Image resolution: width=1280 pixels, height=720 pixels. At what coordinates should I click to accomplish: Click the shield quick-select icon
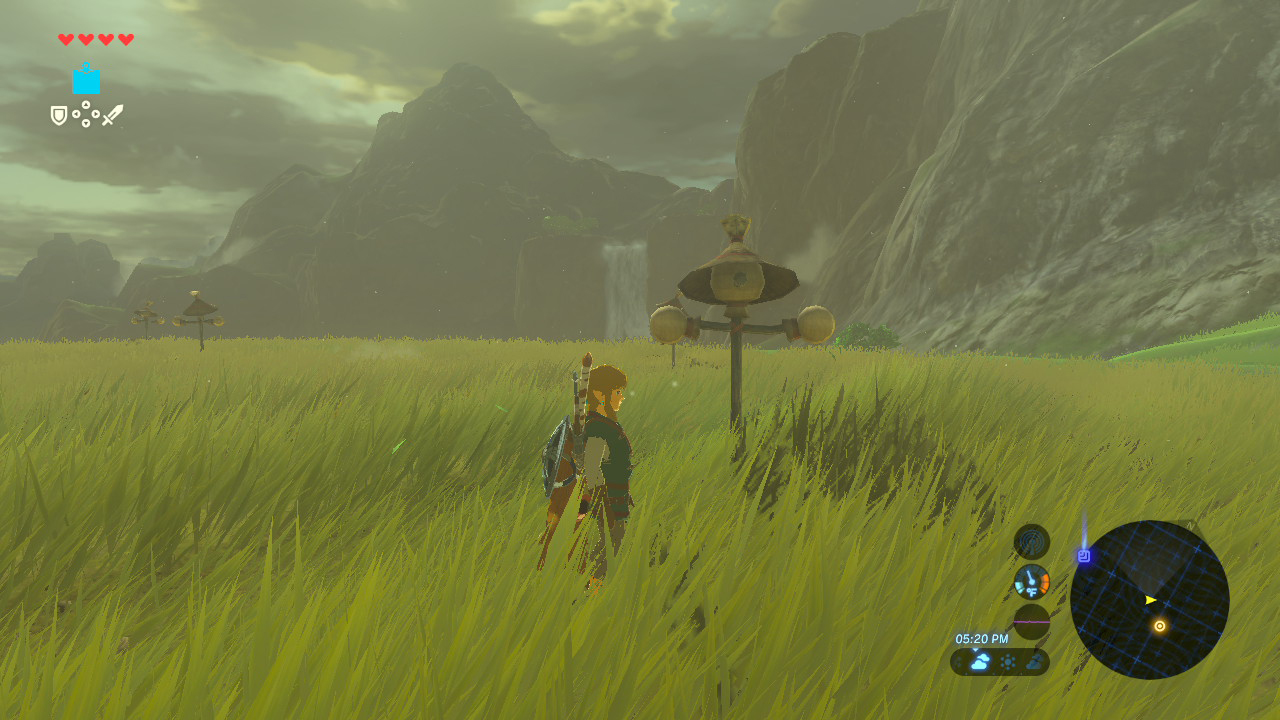(59, 116)
